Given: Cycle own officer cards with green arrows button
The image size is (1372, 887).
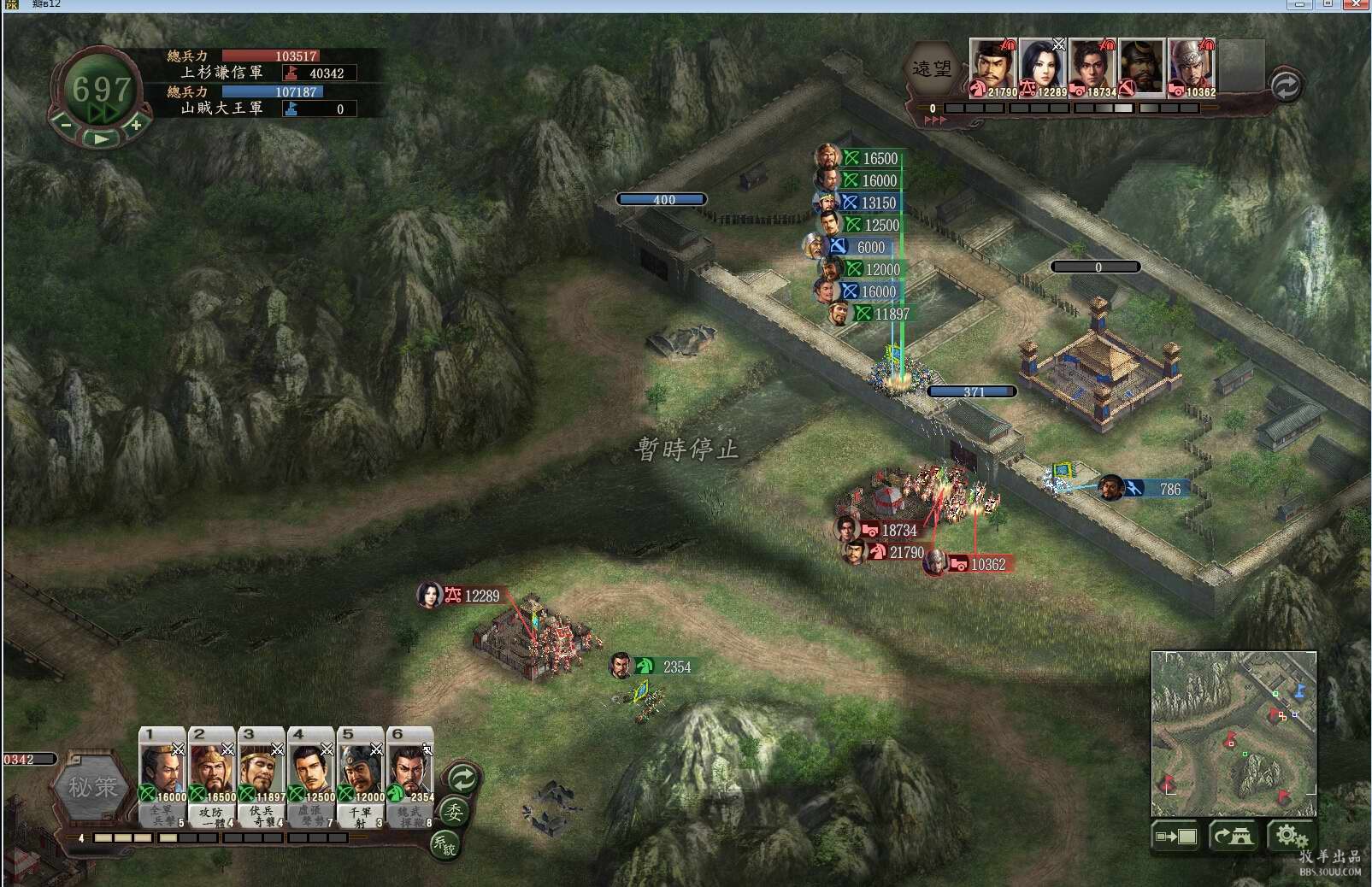Looking at the screenshot, I should pyautogui.click(x=462, y=778).
